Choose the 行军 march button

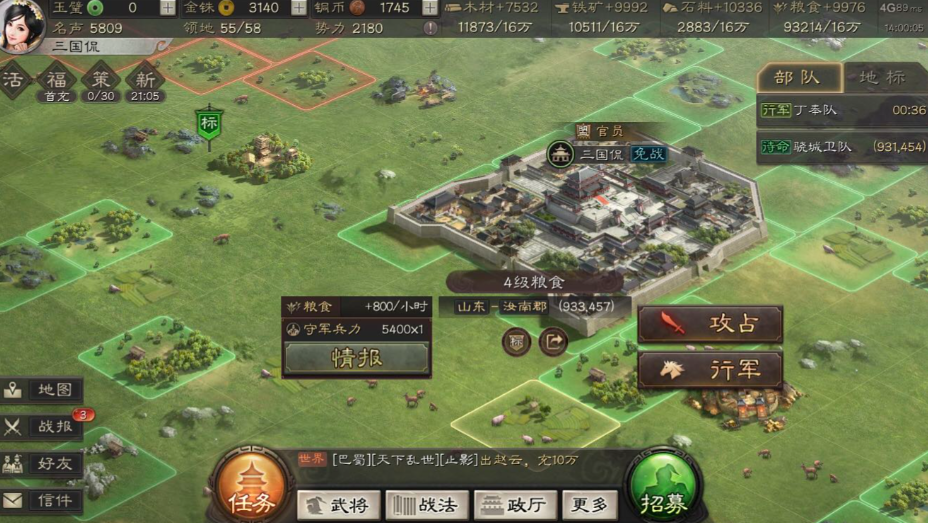[x=710, y=370]
